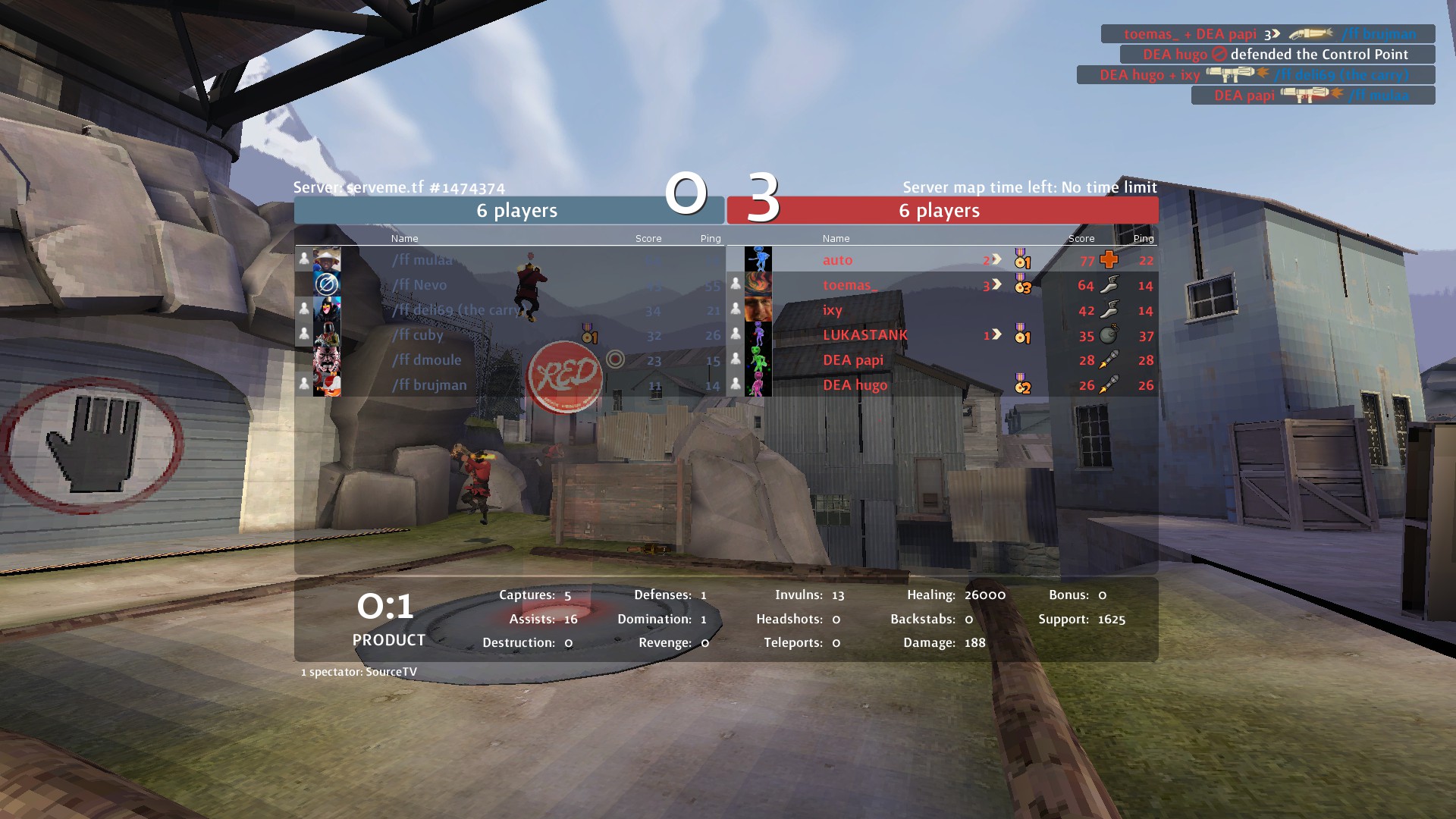Choose the /ff Nevo scoreboard row
1456x819 pixels.
(x=419, y=285)
